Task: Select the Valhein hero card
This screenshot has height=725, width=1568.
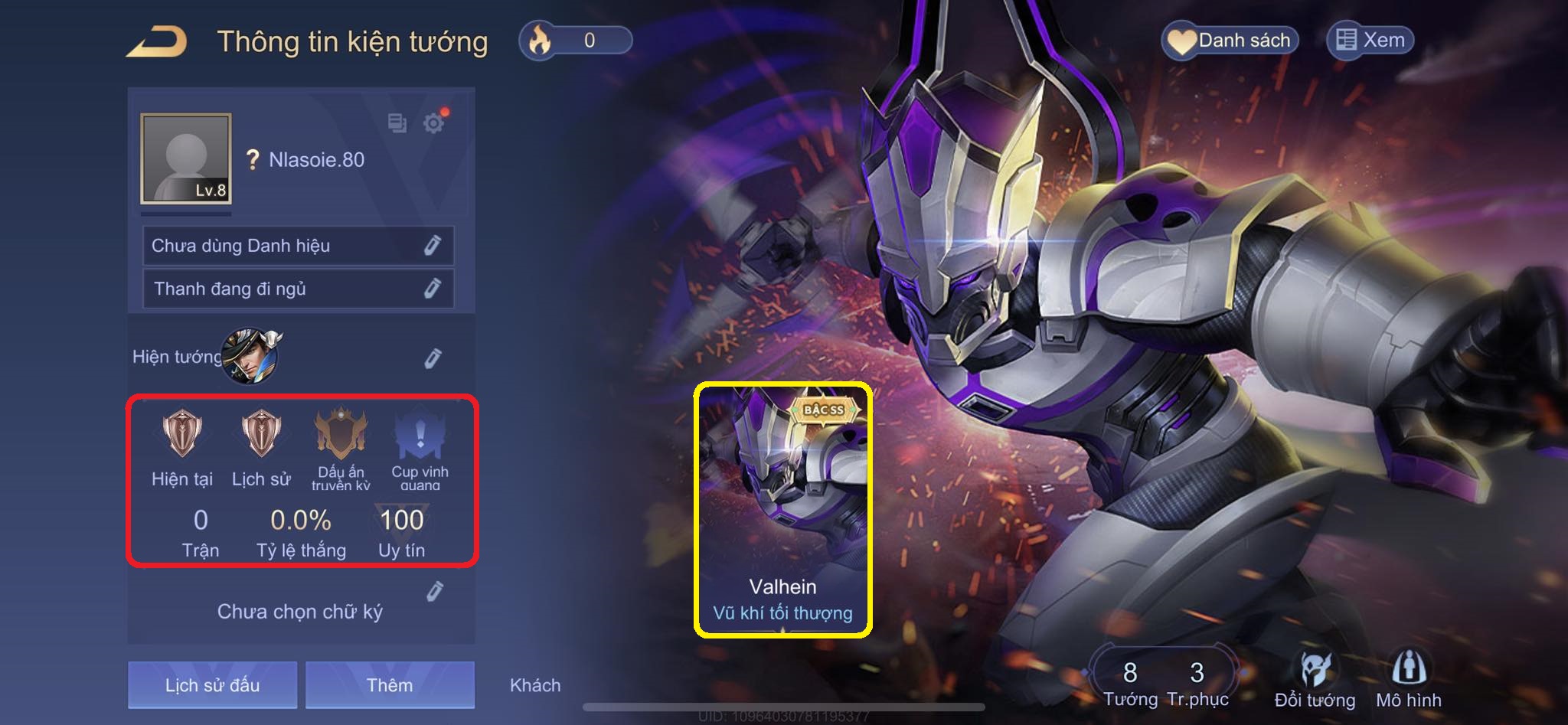Action: [782, 510]
